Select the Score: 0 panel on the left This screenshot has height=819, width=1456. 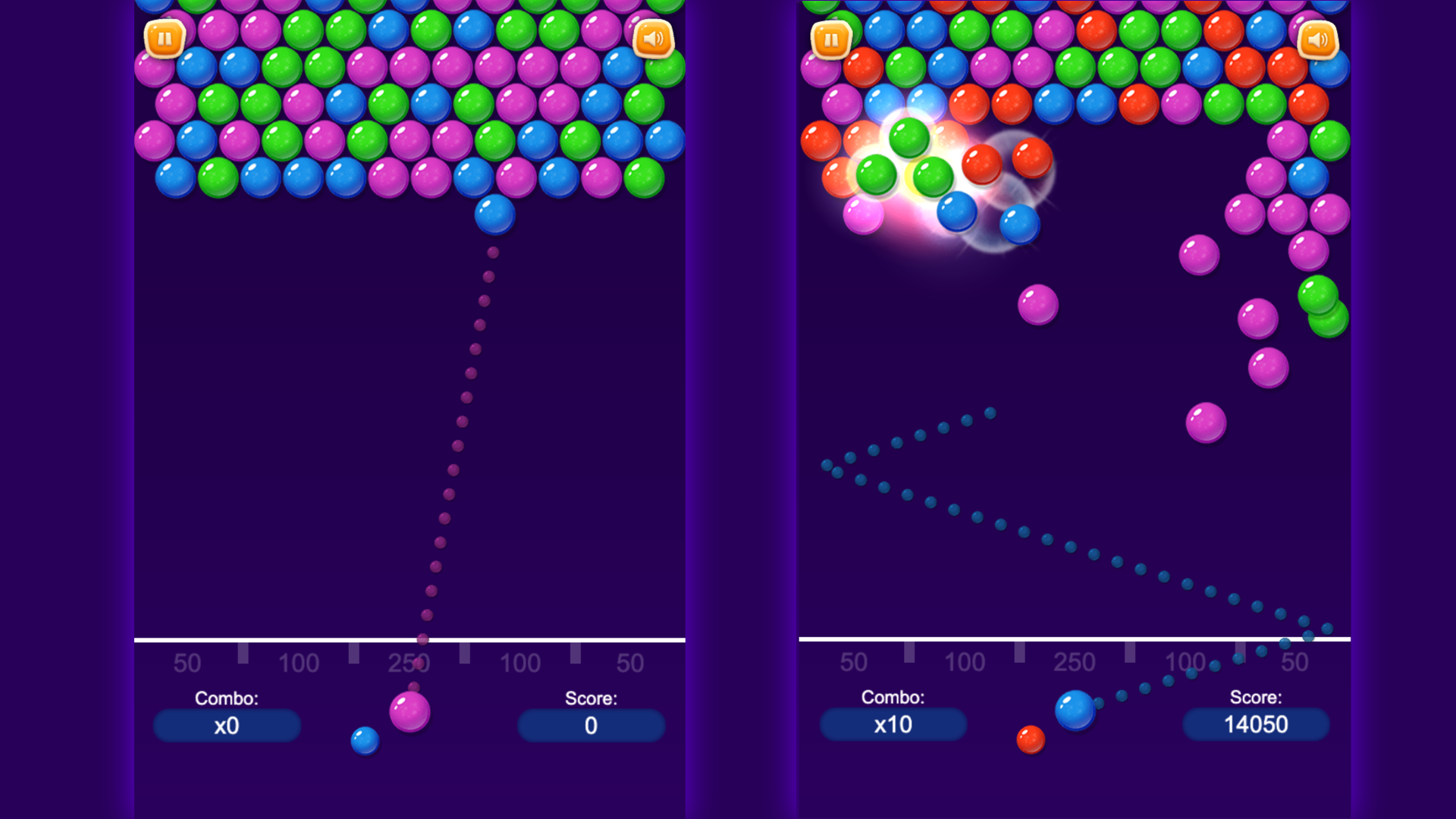coord(591,725)
